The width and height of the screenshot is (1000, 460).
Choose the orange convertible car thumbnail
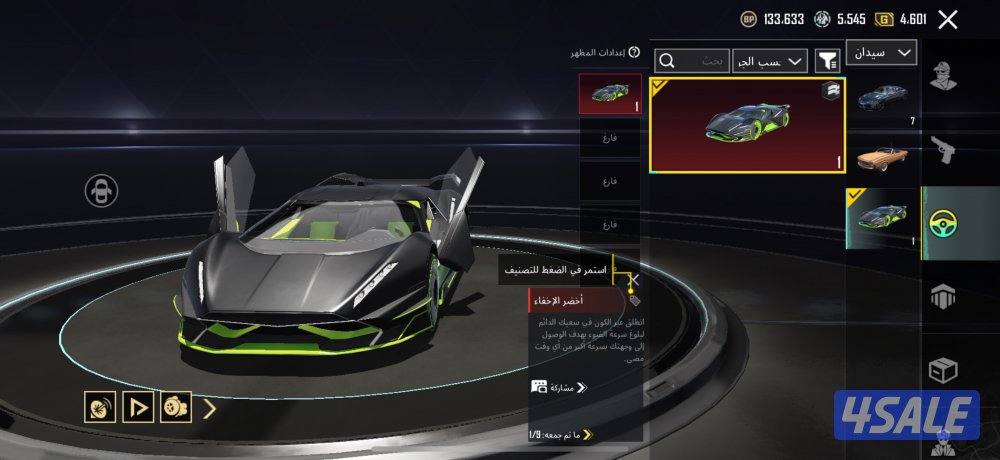pyautogui.click(x=884, y=157)
